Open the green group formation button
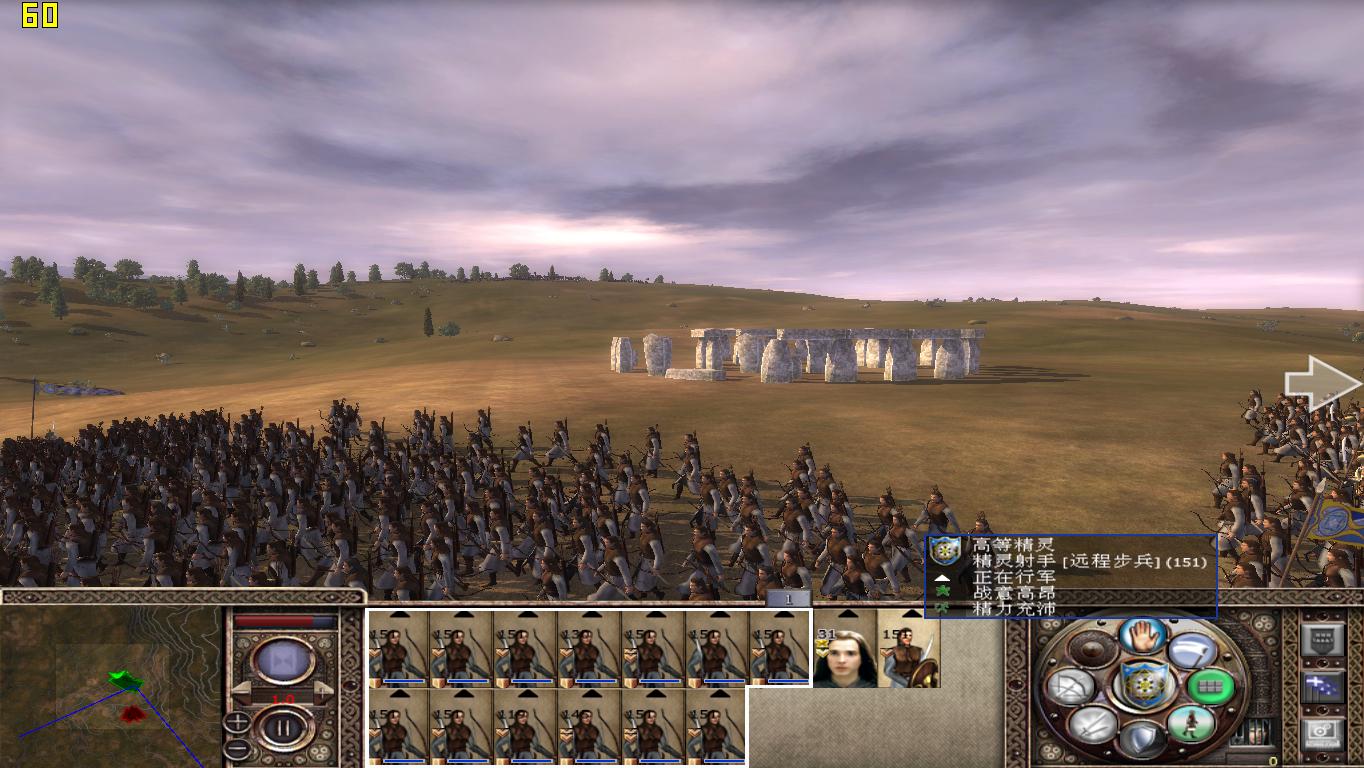The width and height of the screenshot is (1364, 768). 1209,687
